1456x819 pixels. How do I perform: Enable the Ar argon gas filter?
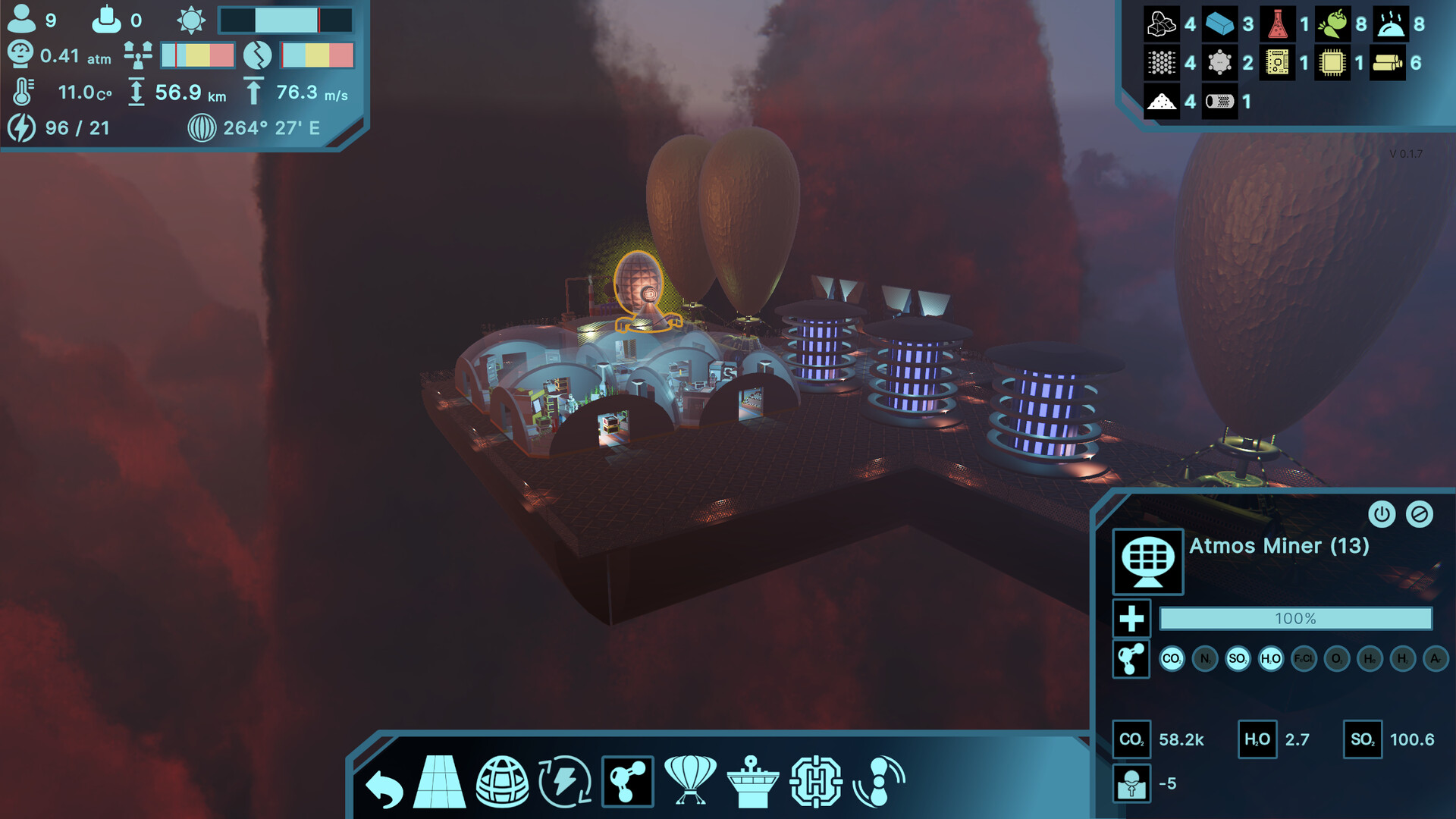(x=1436, y=658)
